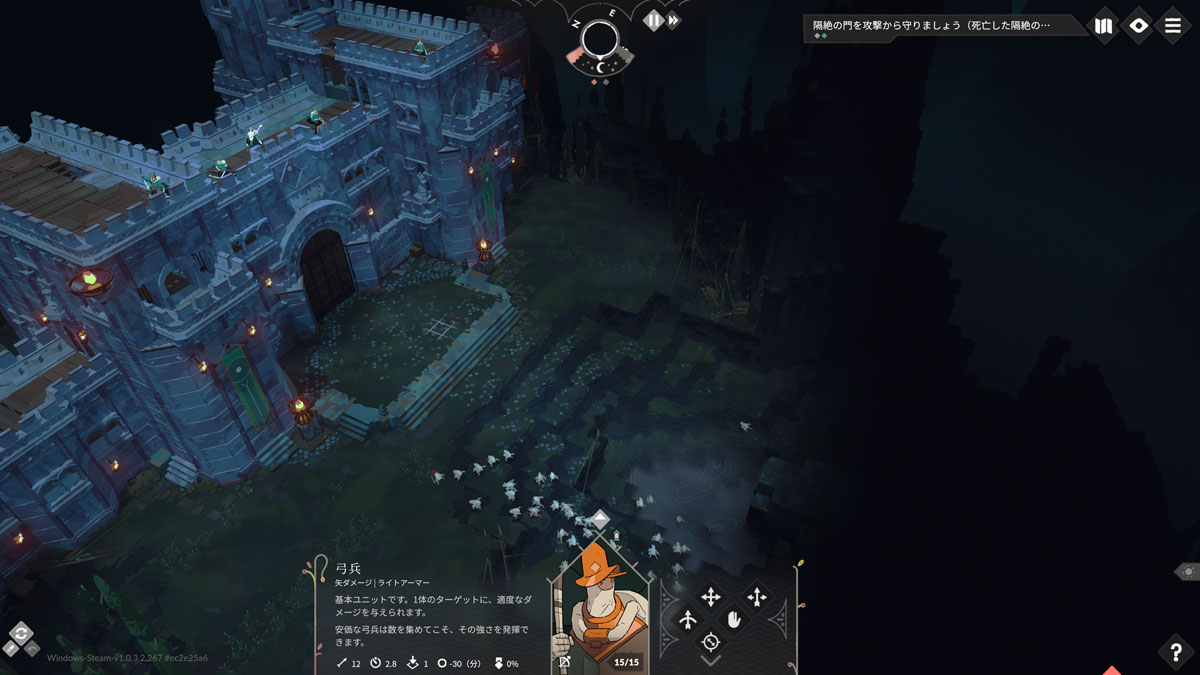Image resolution: width=1200 pixels, height=675 pixels.
Task: Click the diamond up-arrow above the portrait
Action: tap(599, 519)
